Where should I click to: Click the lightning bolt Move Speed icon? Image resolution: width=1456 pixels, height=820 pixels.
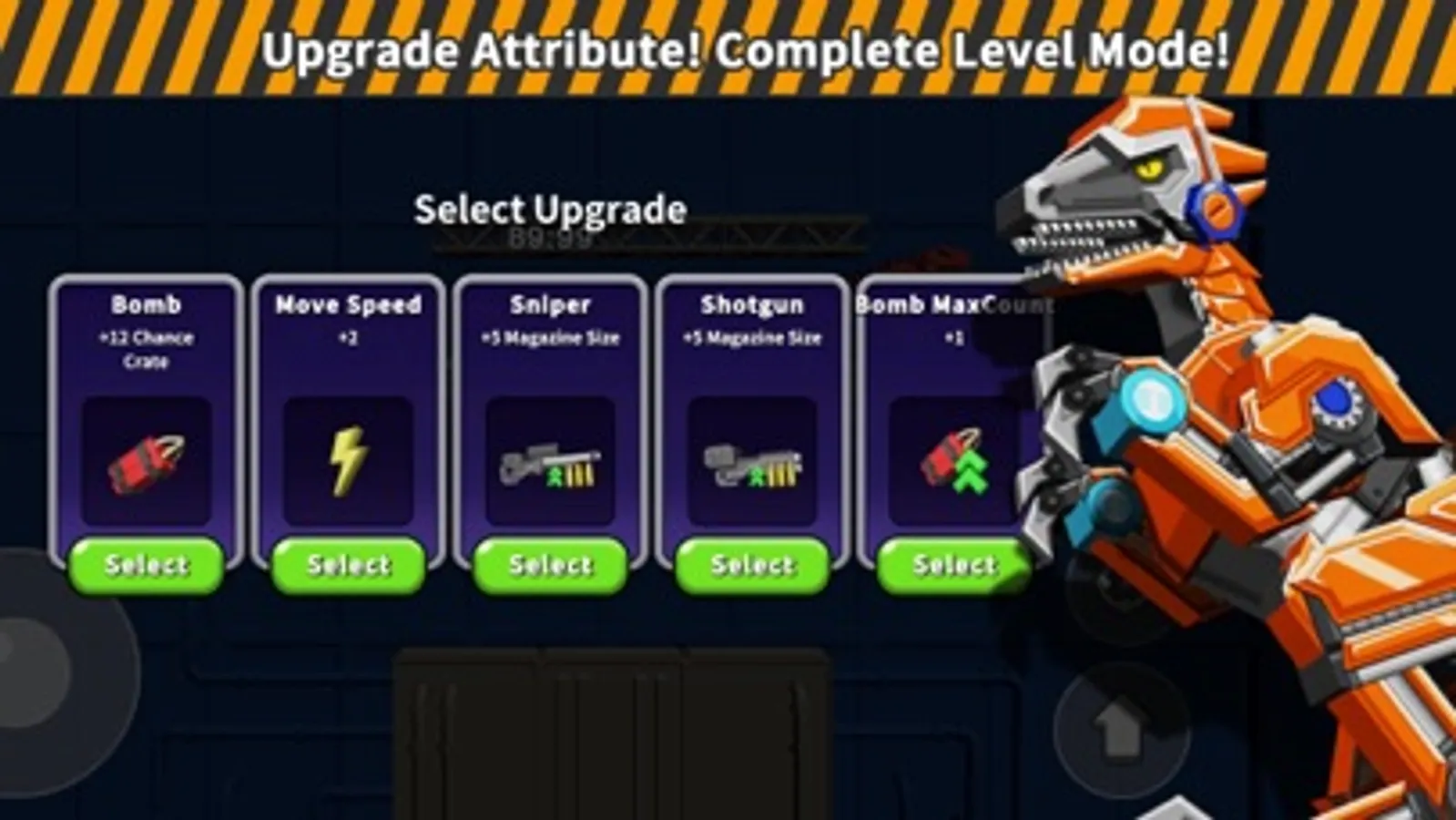pos(349,460)
